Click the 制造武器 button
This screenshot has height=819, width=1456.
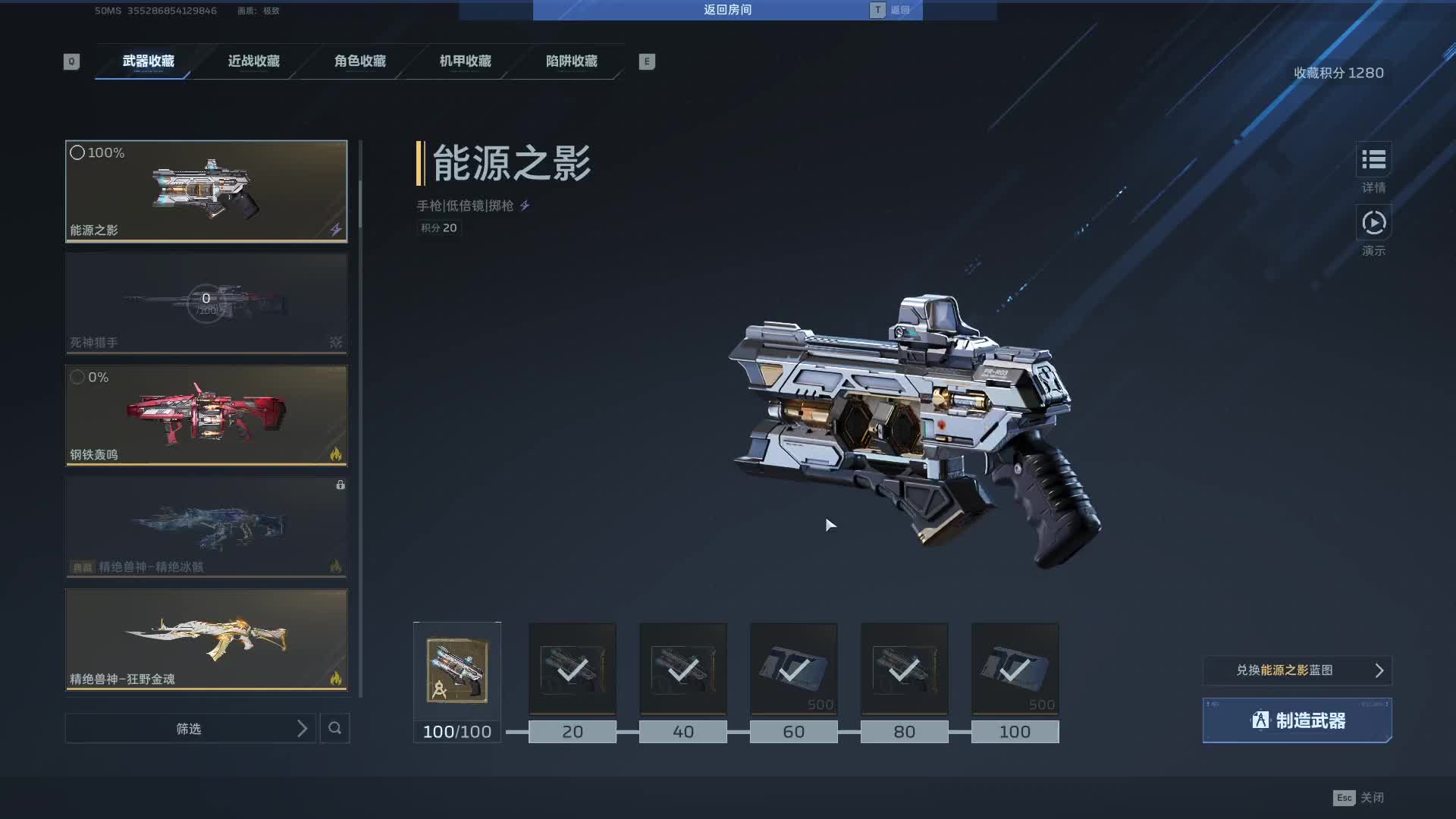(x=1297, y=720)
